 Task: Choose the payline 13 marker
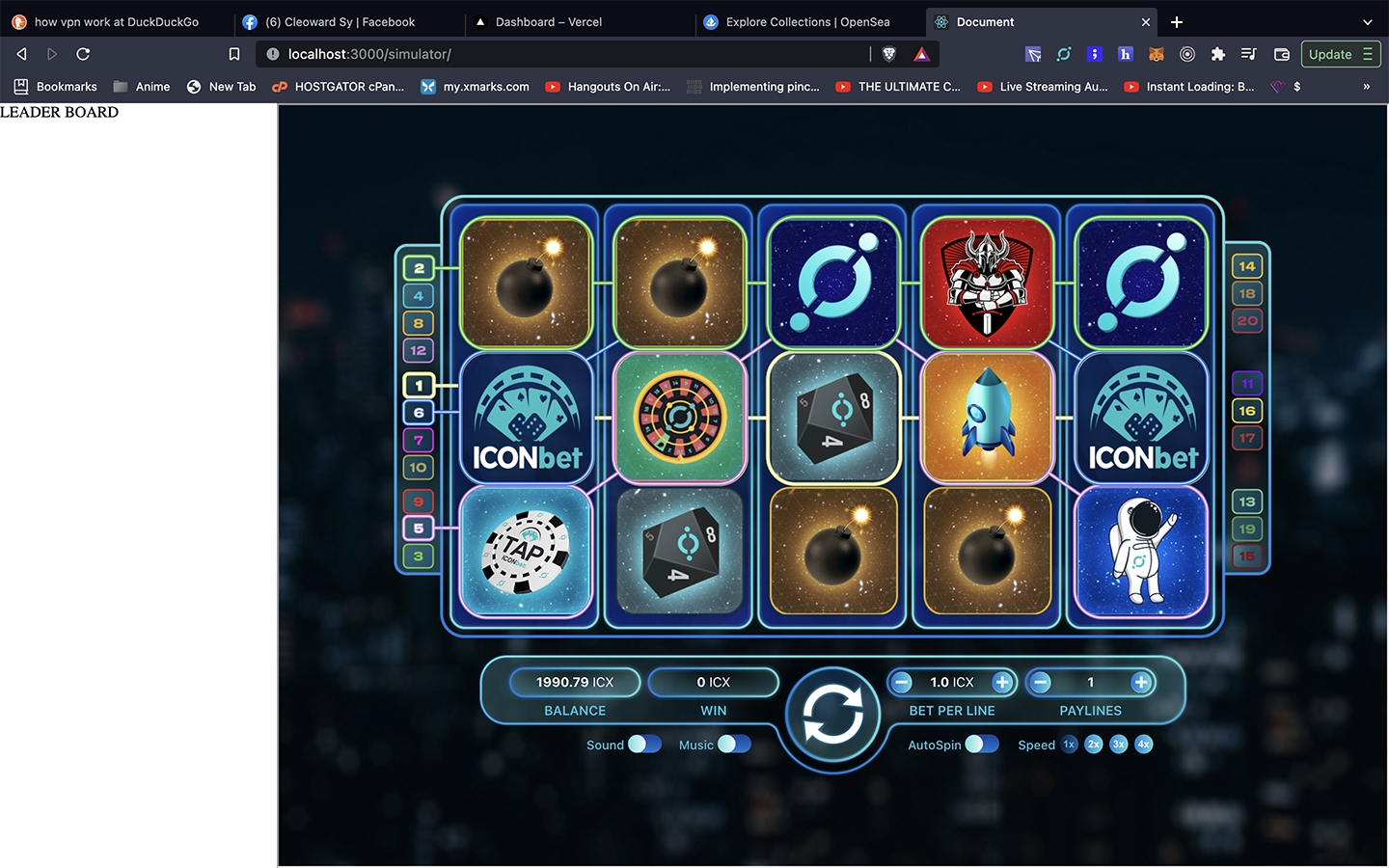[x=1247, y=502]
